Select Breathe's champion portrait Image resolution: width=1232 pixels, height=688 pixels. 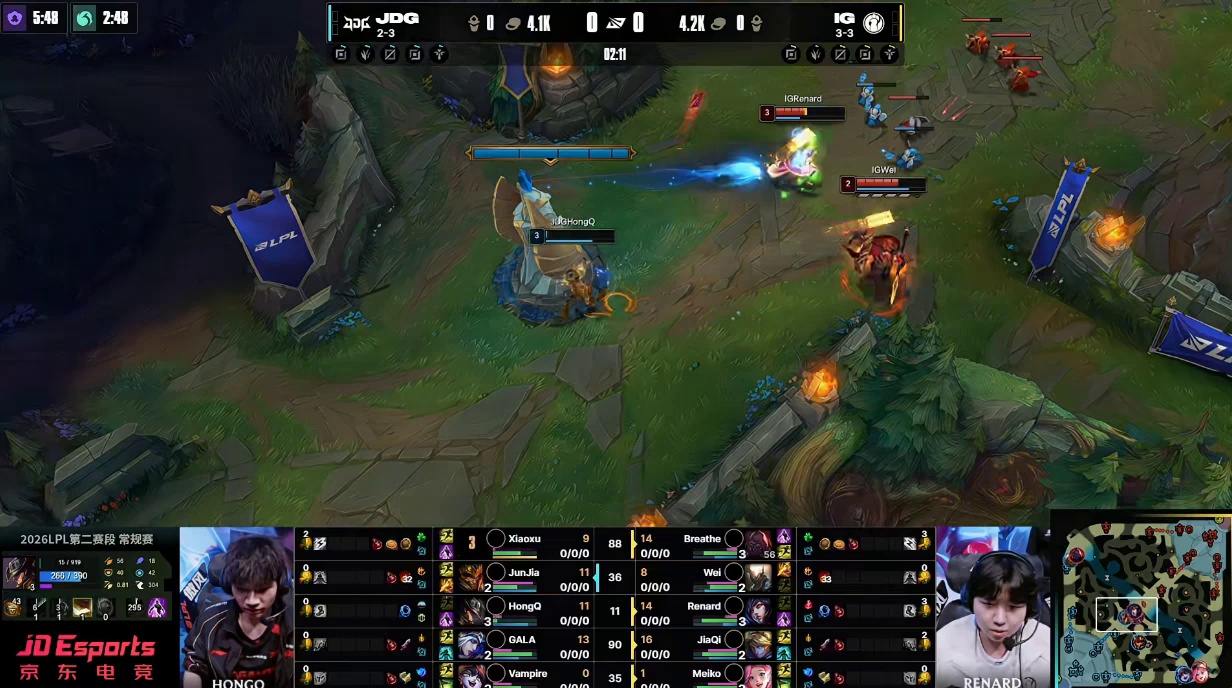[759, 544]
